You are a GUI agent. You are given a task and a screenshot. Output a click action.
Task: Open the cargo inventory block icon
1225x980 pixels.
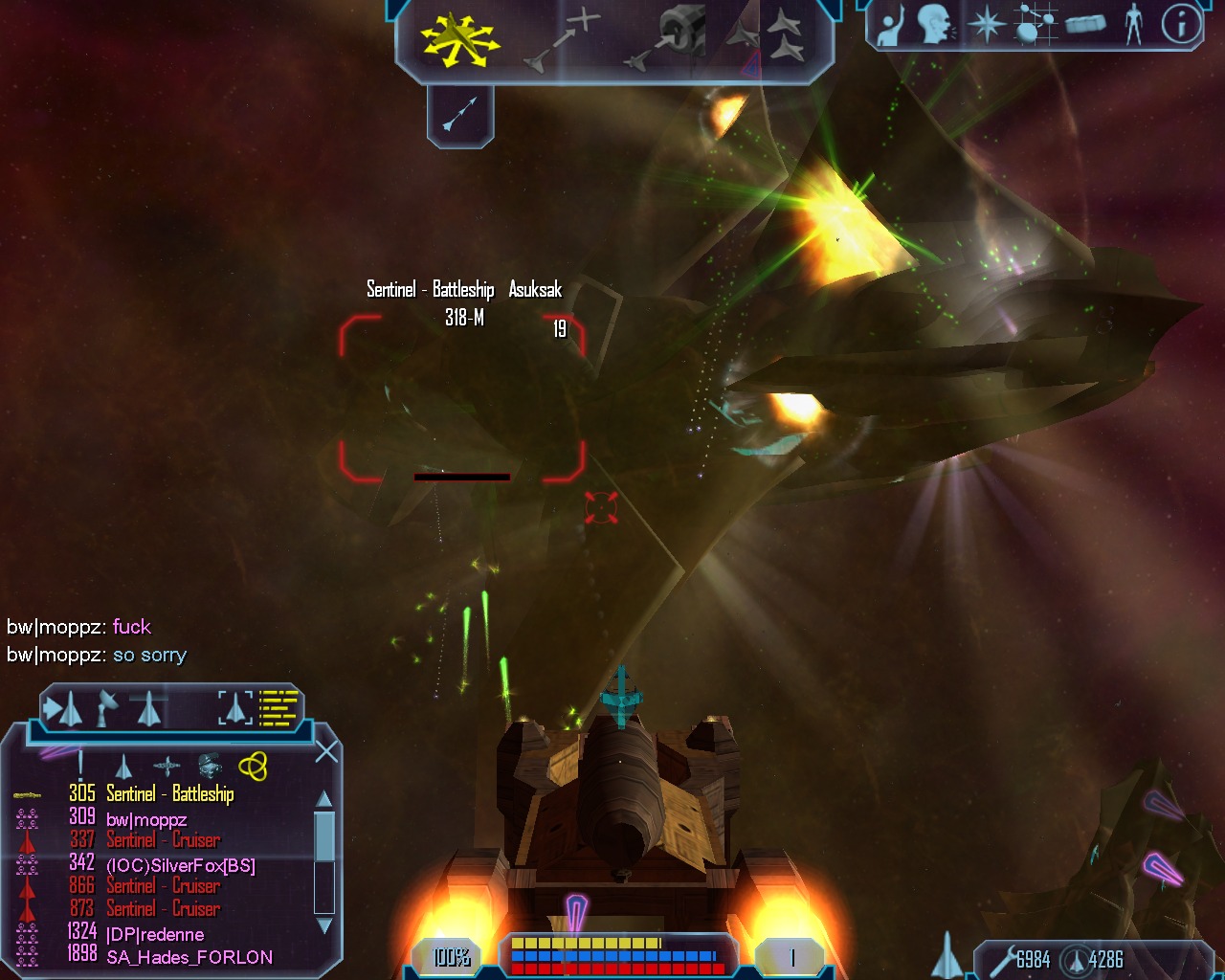click(1084, 25)
